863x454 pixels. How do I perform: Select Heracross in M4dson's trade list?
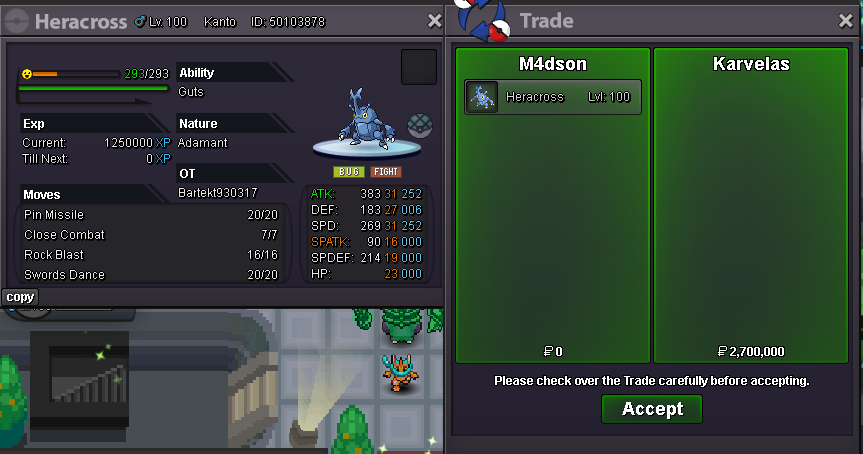pos(552,97)
